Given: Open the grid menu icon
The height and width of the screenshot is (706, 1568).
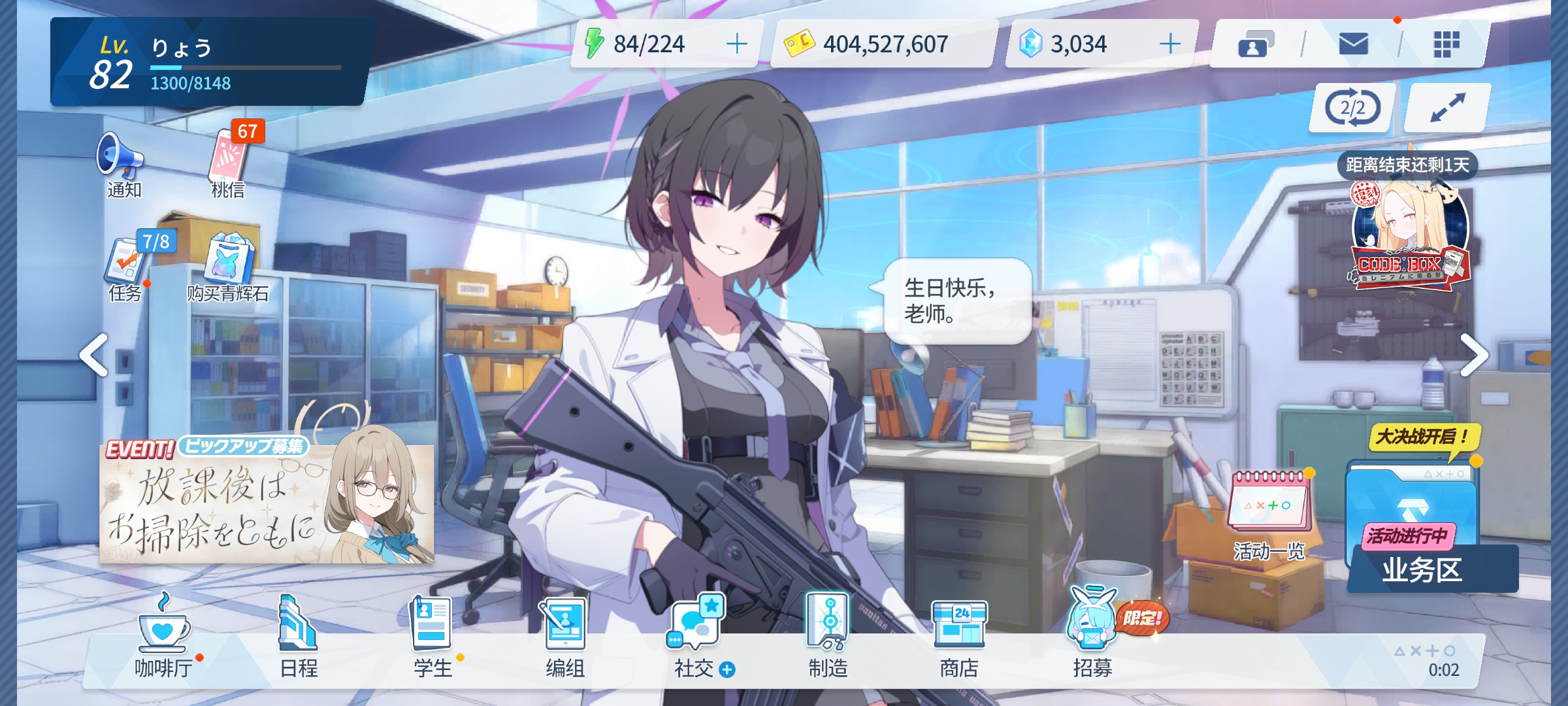Looking at the screenshot, I should 1446,44.
